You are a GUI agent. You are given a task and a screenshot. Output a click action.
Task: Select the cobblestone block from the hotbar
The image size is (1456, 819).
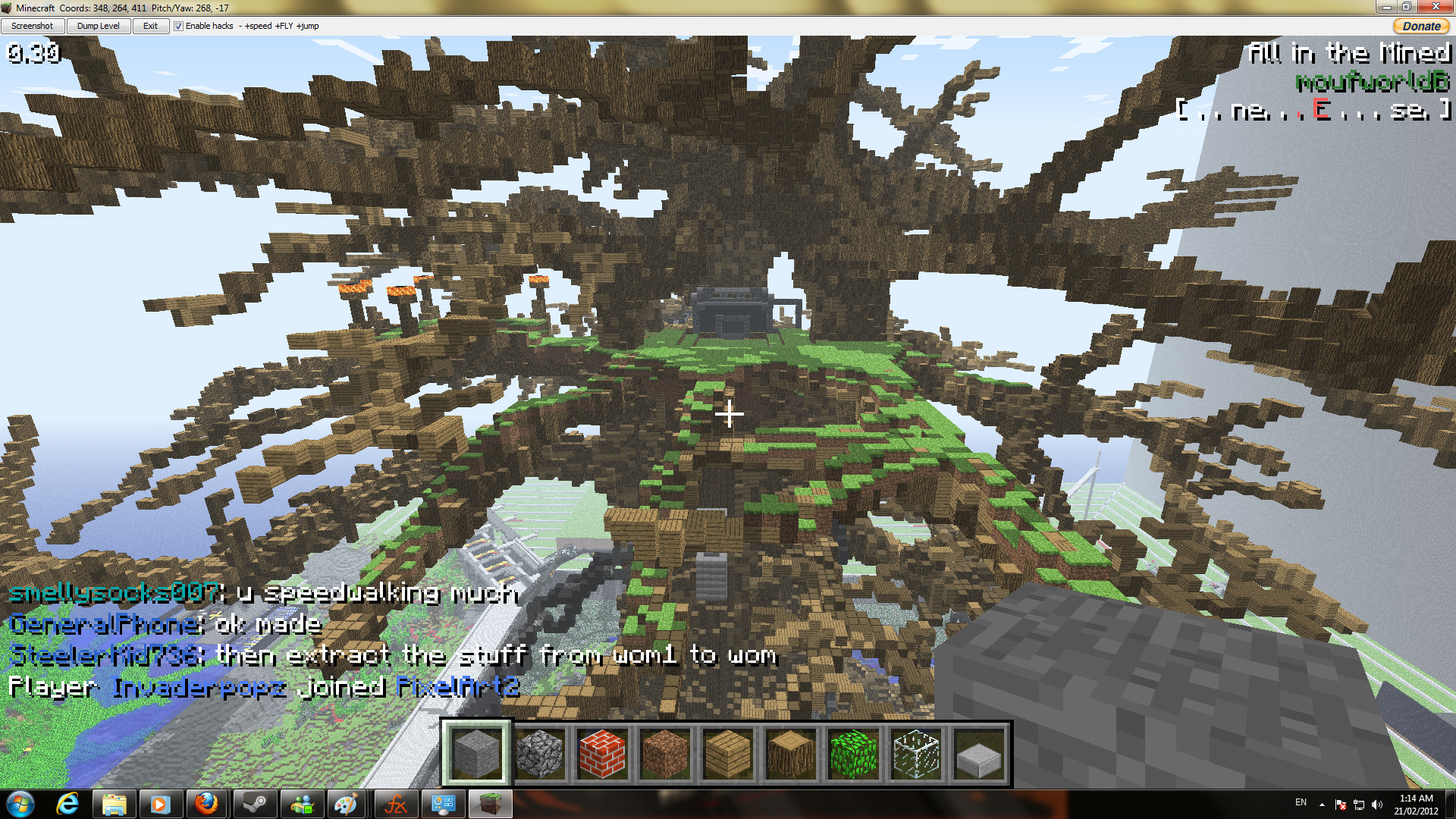click(x=541, y=753)
